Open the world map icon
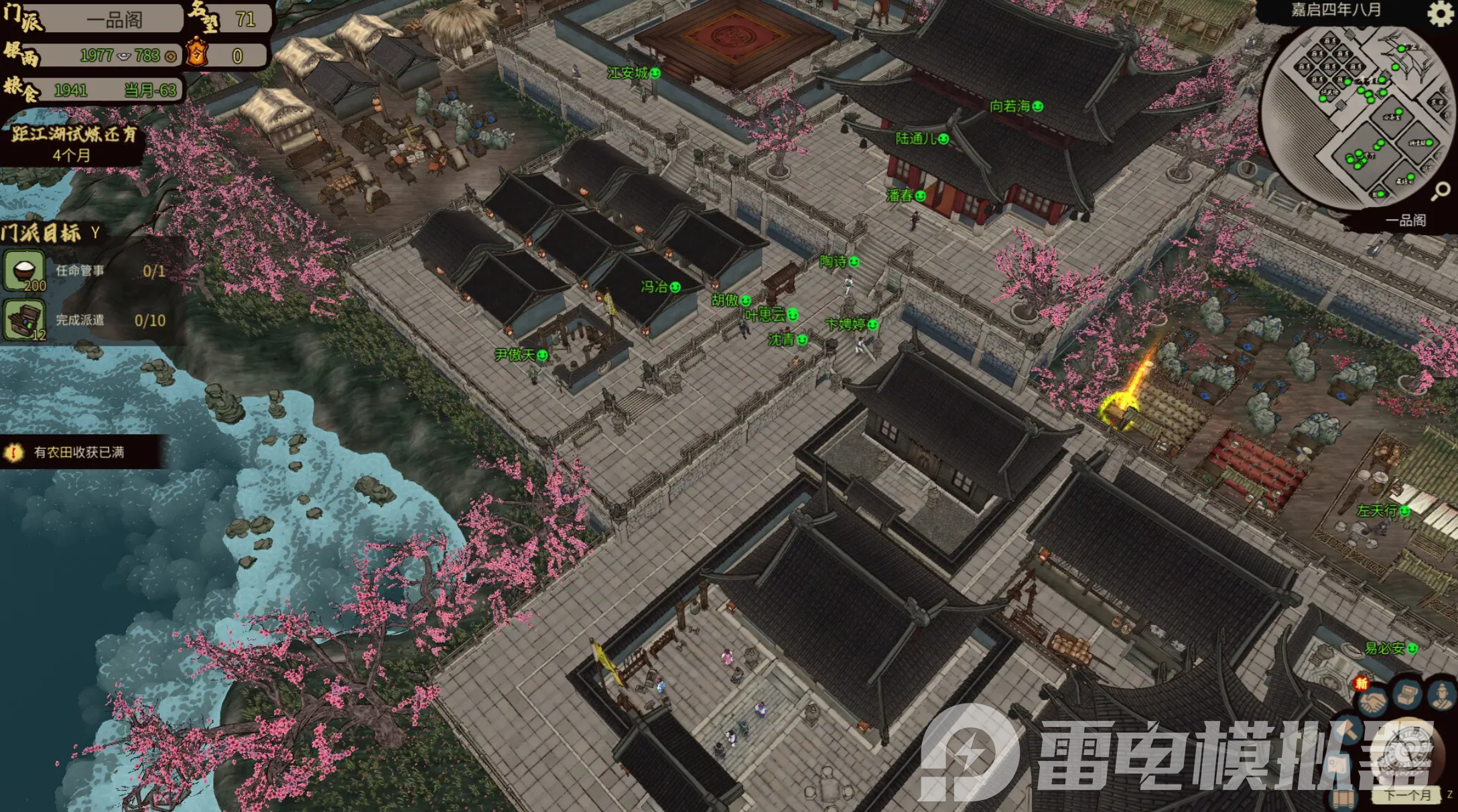This screenshot has width=1458, height=812. click(1337, 766)
